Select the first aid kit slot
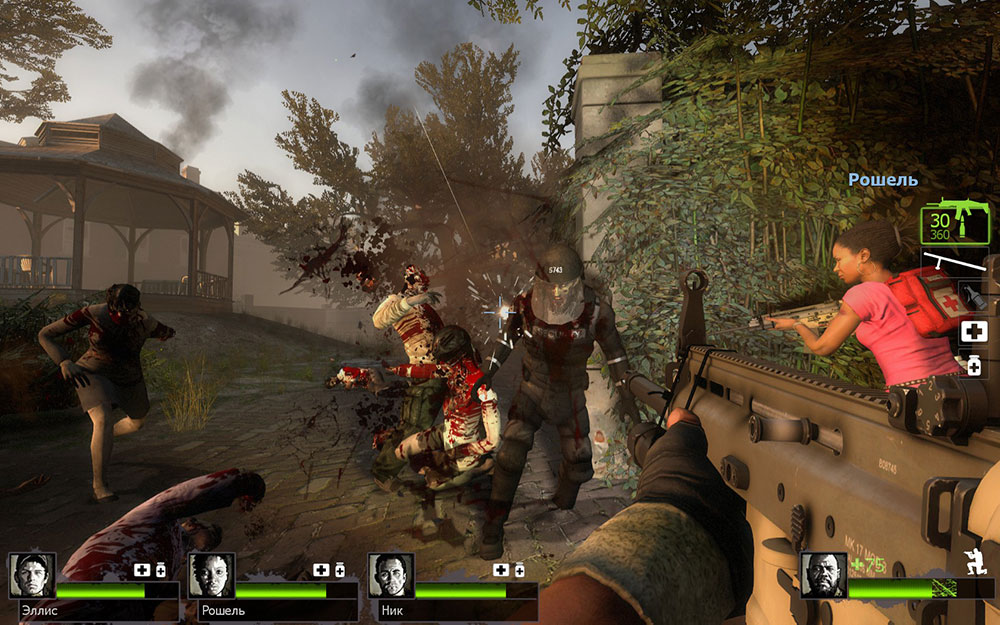1000x625 pixels. [973, 332]
